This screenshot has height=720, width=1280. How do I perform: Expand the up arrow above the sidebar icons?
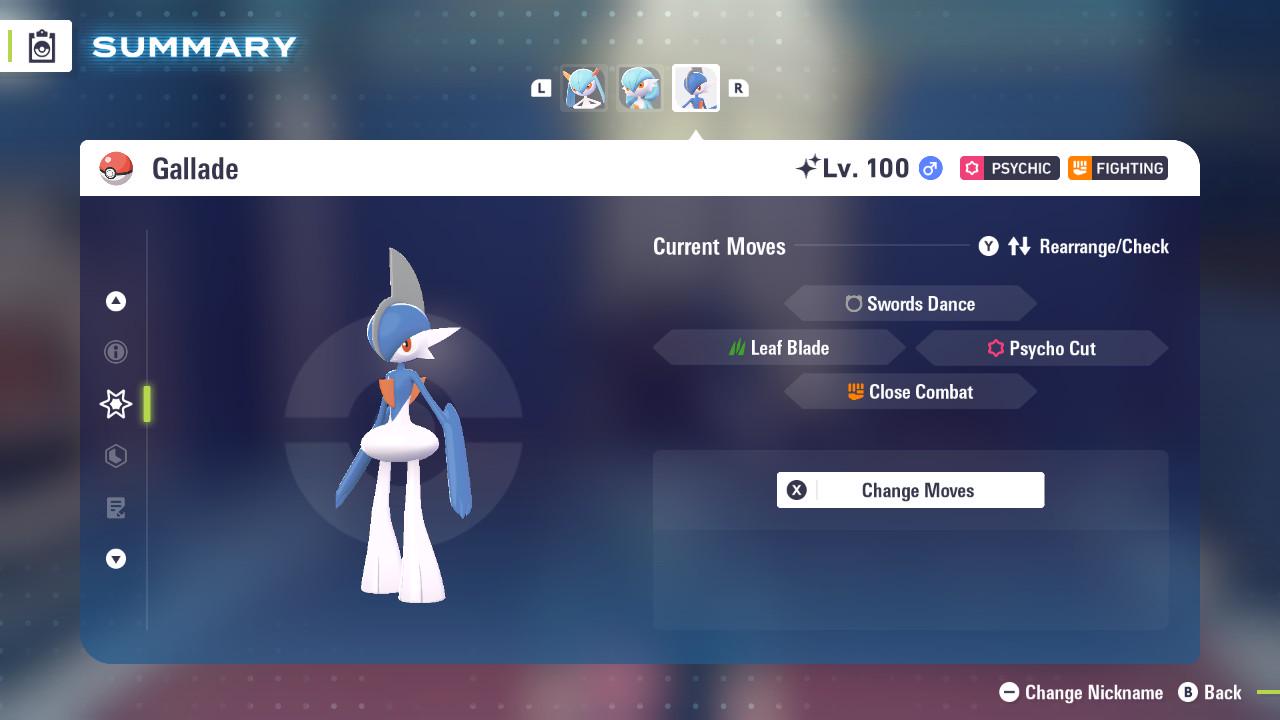[116, 301]
